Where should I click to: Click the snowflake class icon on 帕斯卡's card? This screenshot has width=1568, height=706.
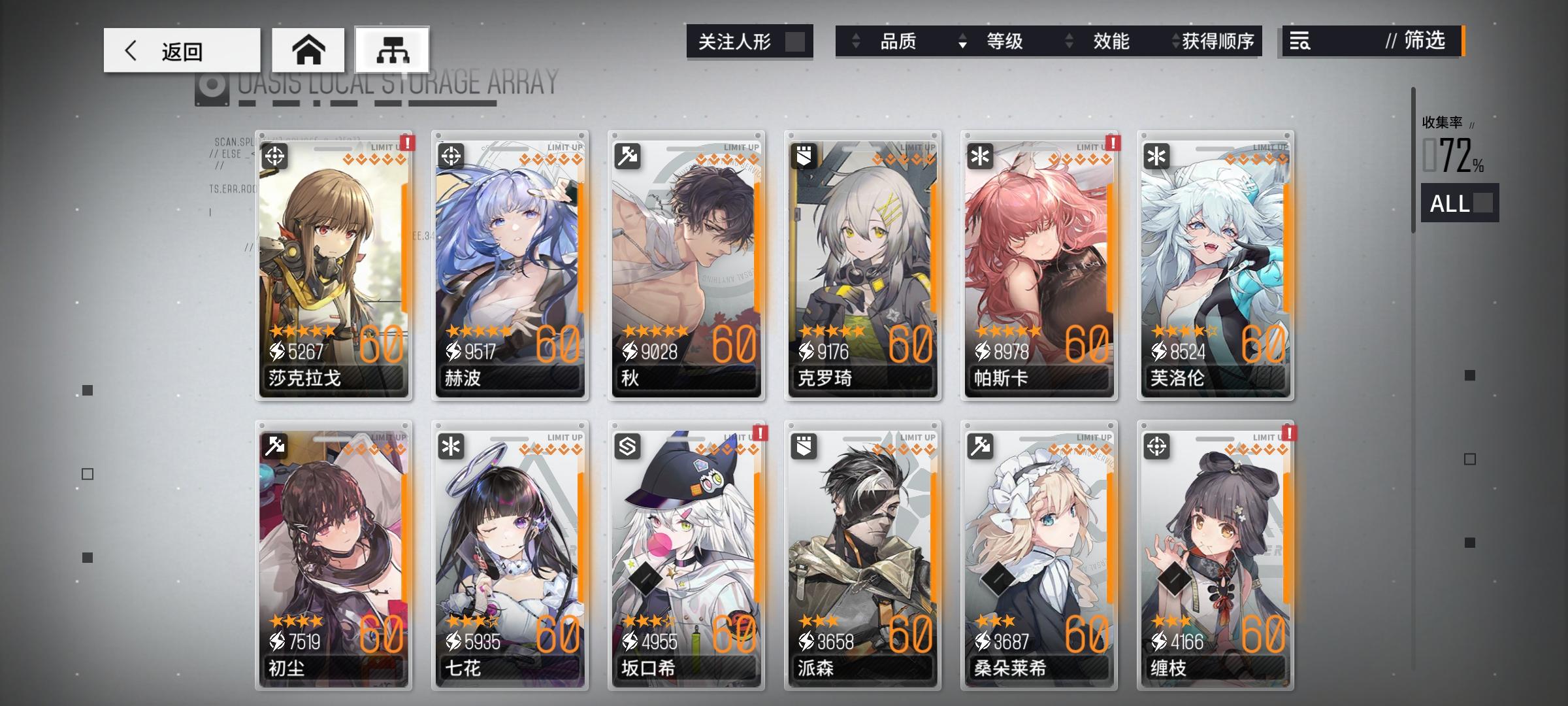(981, 157)
